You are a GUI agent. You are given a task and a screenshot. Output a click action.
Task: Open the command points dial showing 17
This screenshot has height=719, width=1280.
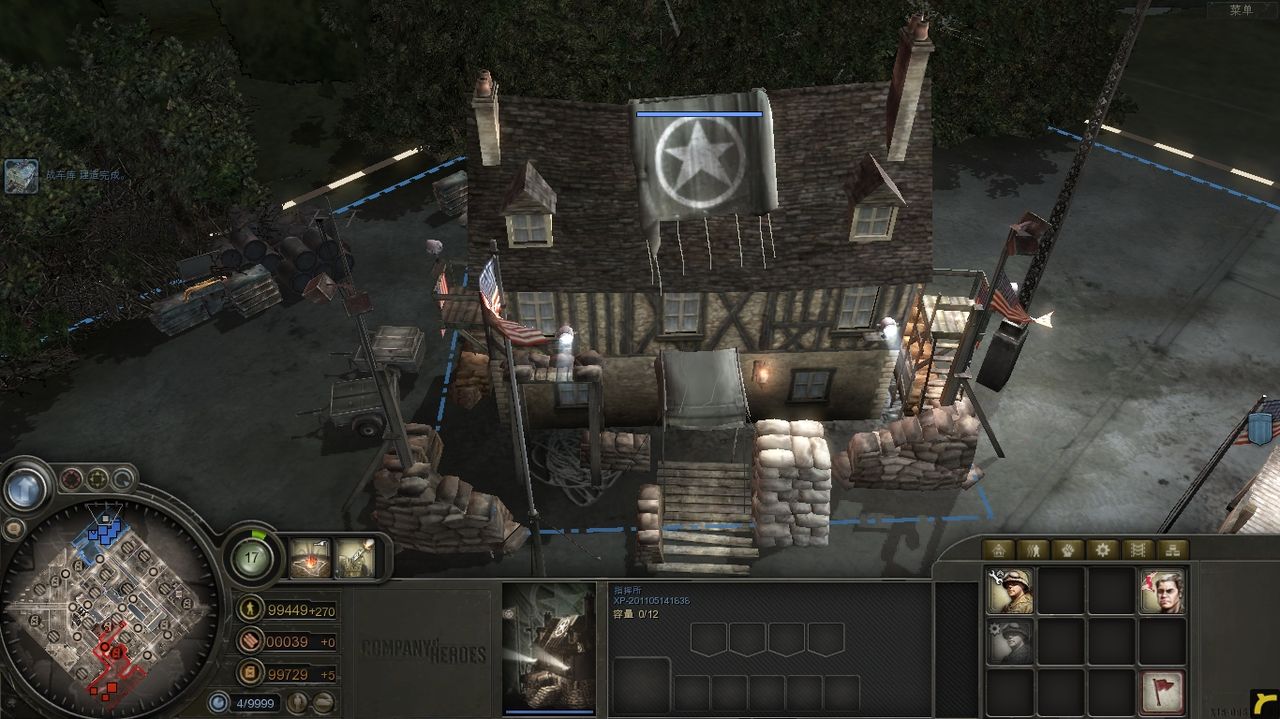pos(253,557)
